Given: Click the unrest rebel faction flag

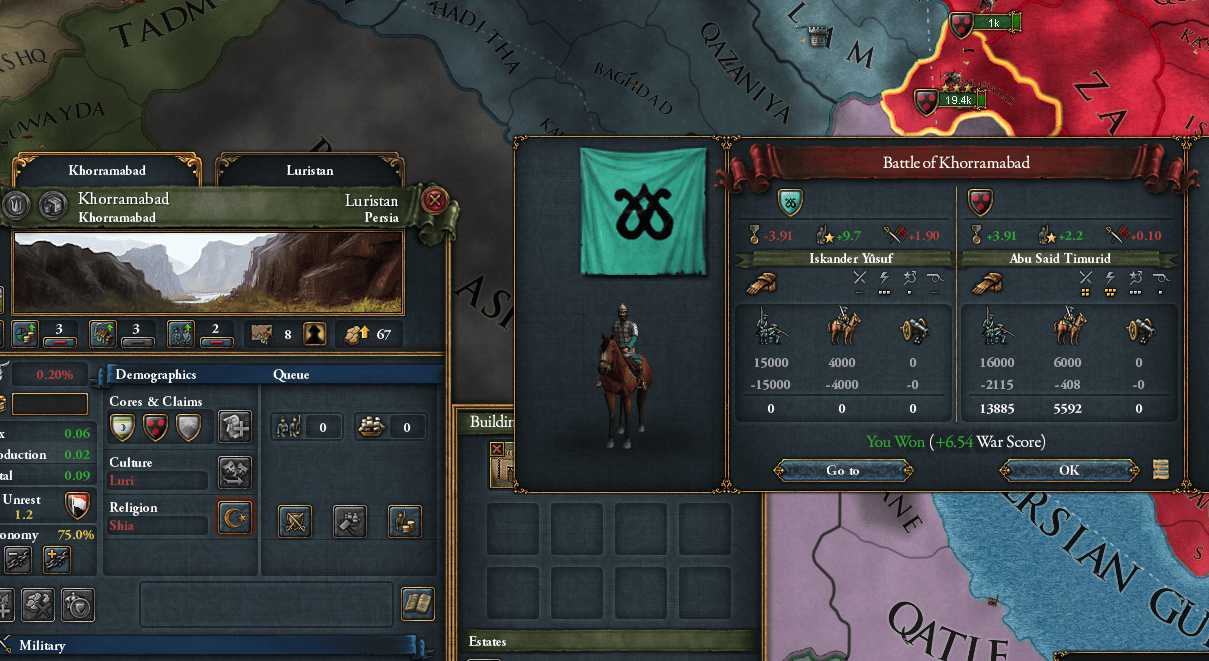Looking at the screenshot, I should pos(75,505).
